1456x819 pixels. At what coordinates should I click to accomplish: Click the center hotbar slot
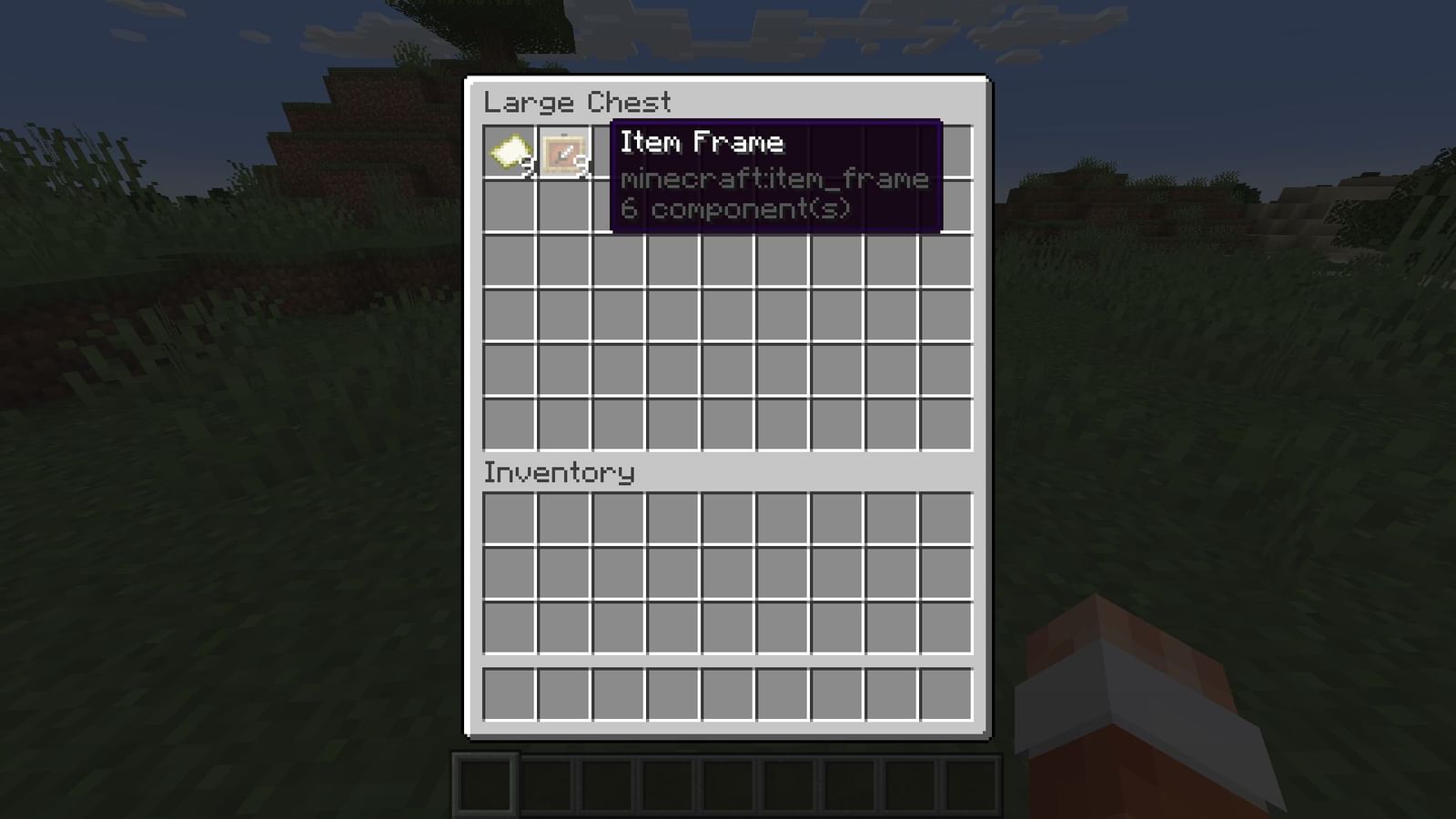[x=726, y=783]
